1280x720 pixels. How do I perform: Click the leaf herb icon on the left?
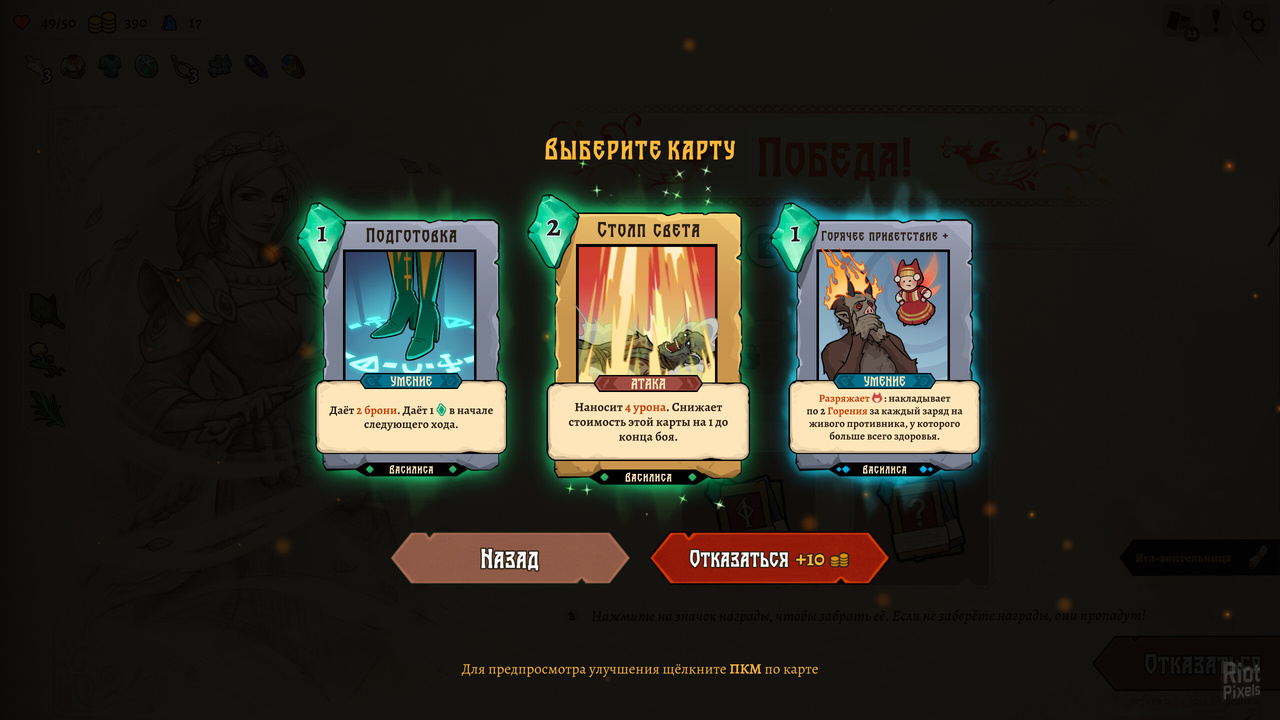click(46, 310)
